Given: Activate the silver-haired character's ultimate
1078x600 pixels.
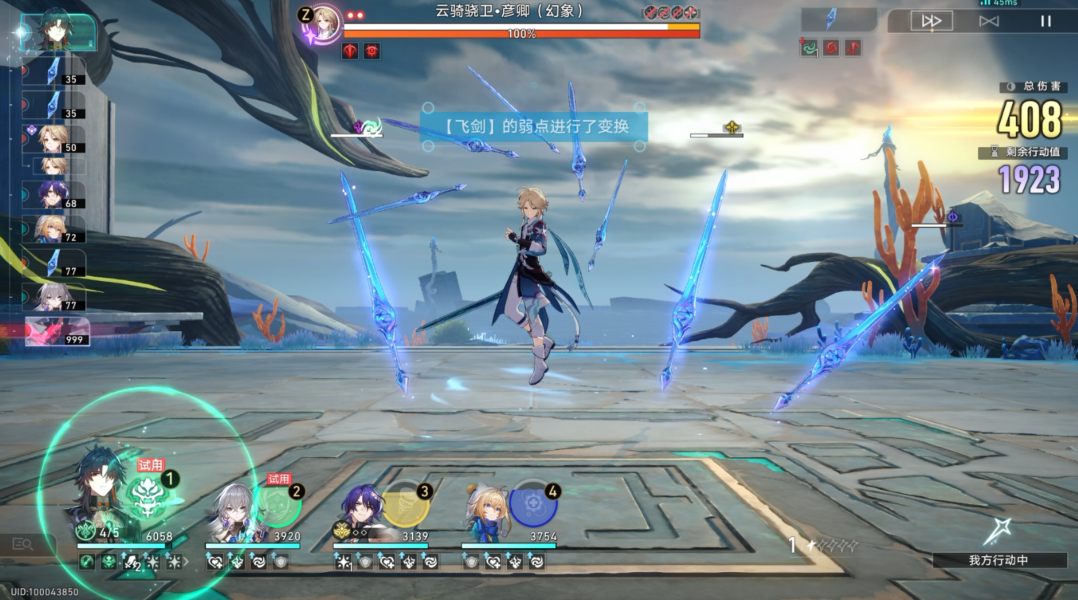Looking at the screenshot, I should pos(279,505).
